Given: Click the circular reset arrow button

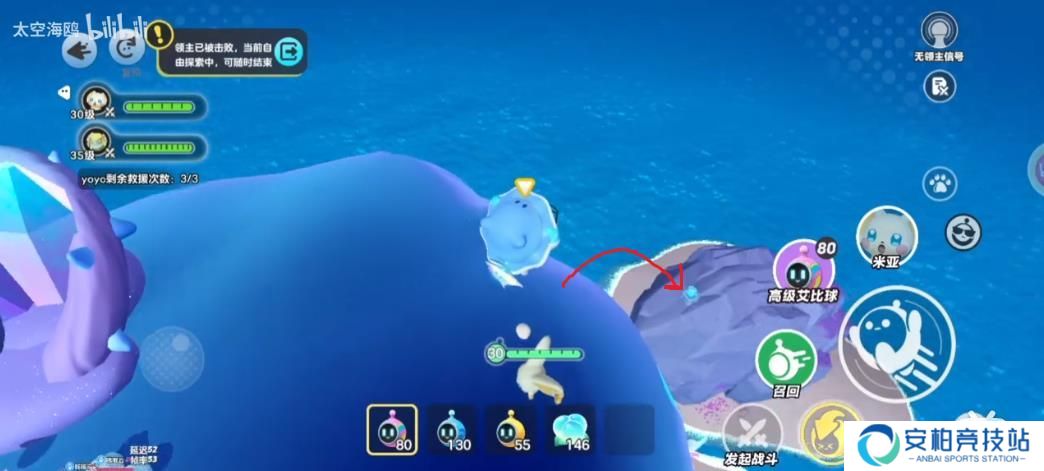Looking at the screenshot, I should pyautogui.click(x=127, y=48).
